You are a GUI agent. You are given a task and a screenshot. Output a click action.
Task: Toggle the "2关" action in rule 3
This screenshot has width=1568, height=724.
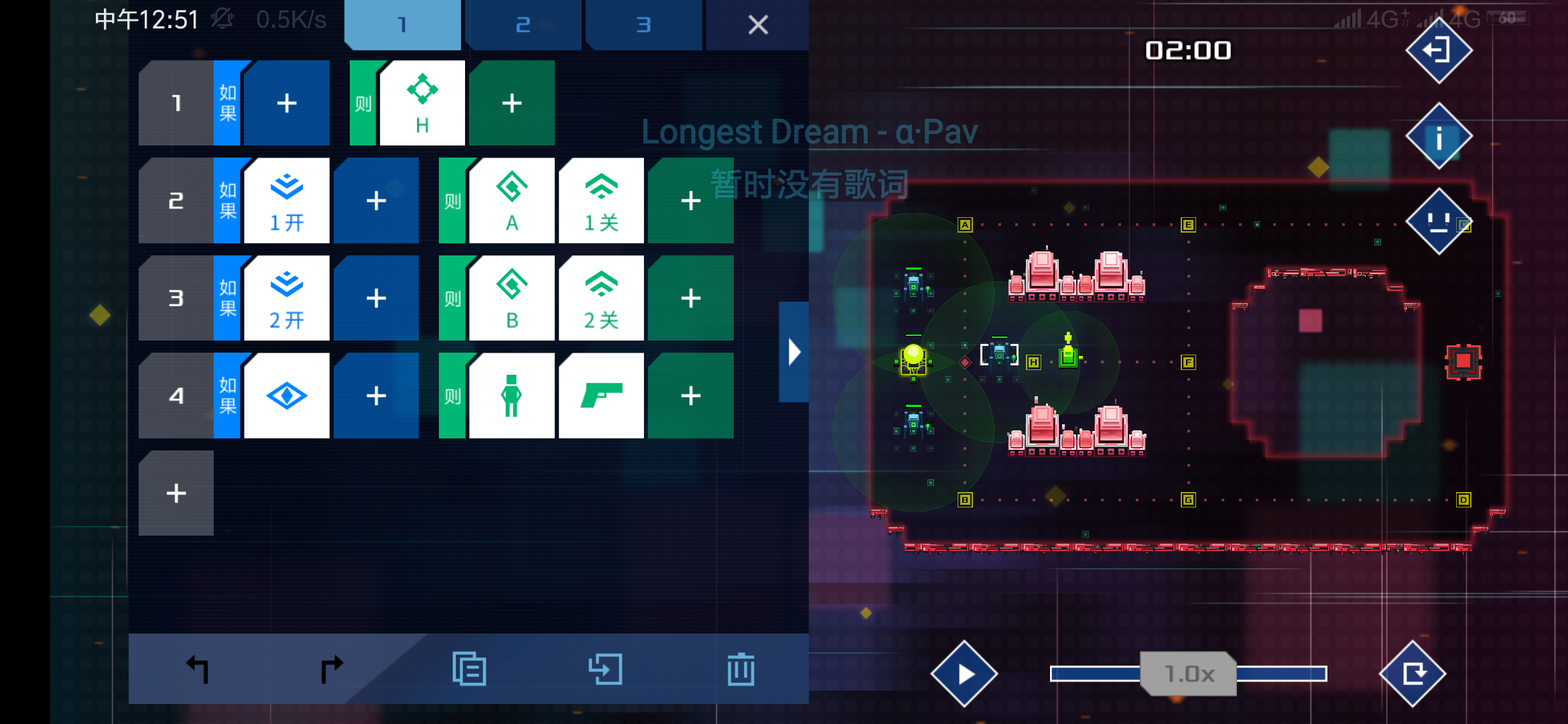601,298
